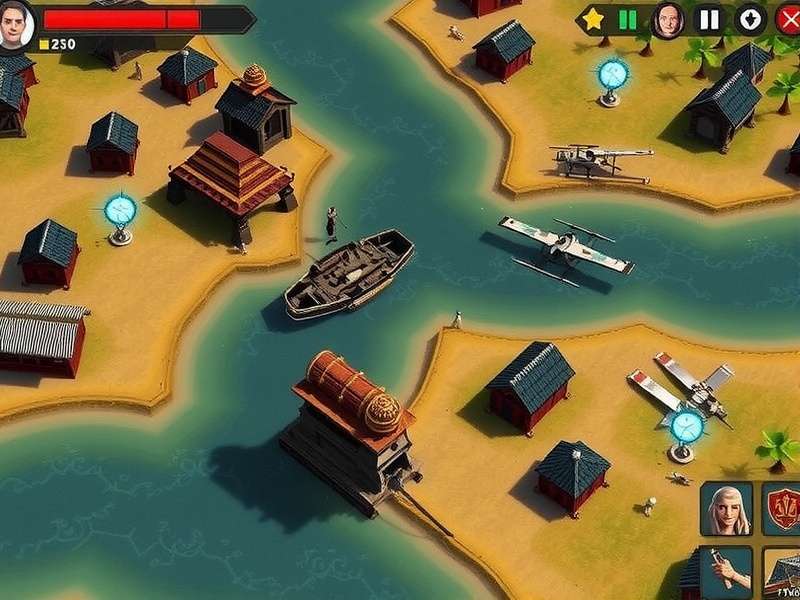800x600 pixels.
Task: Choose the hand holding tool icon
Action: click(726, 573)
